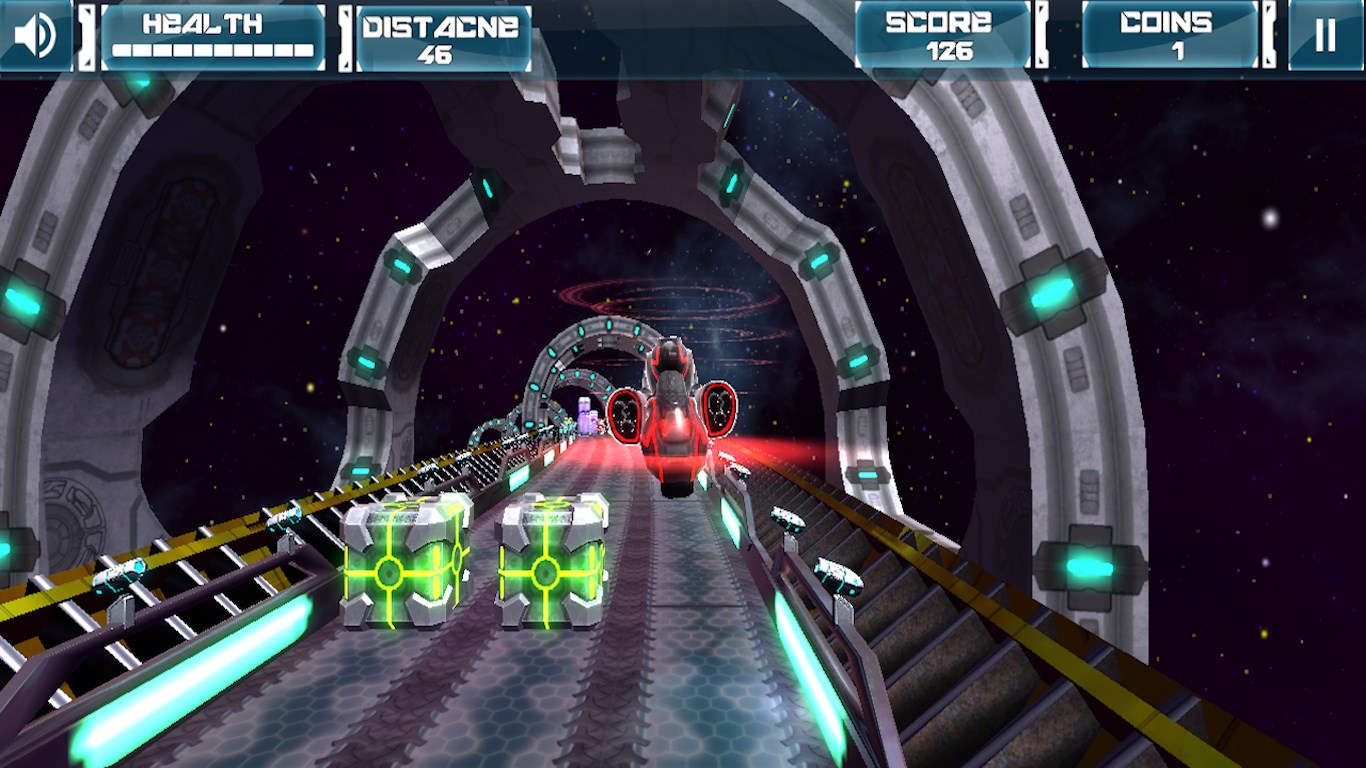Pause the game

click(x=1325, y=36)
